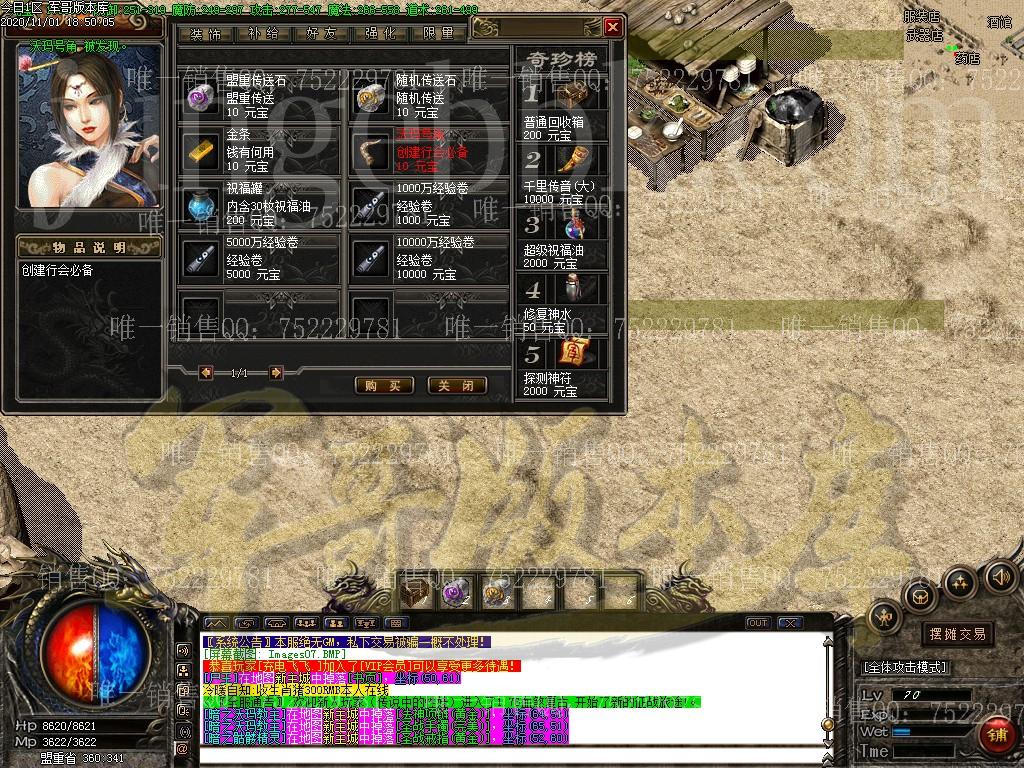Switch to the 装饰 shop tab

click(x=206, y=33)
